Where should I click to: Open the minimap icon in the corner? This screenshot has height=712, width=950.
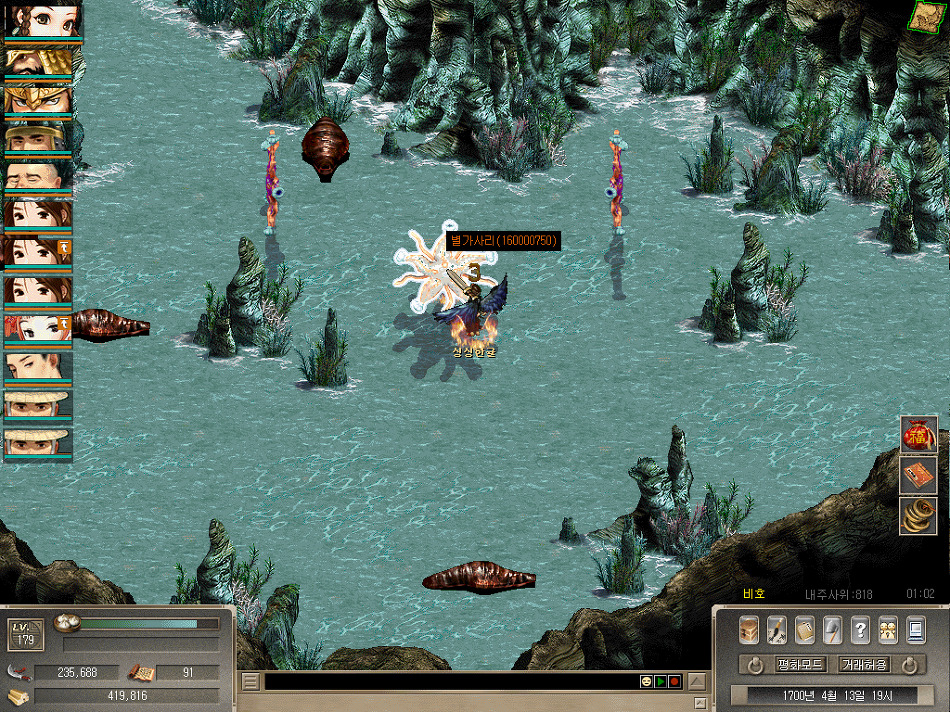(927, 16)
